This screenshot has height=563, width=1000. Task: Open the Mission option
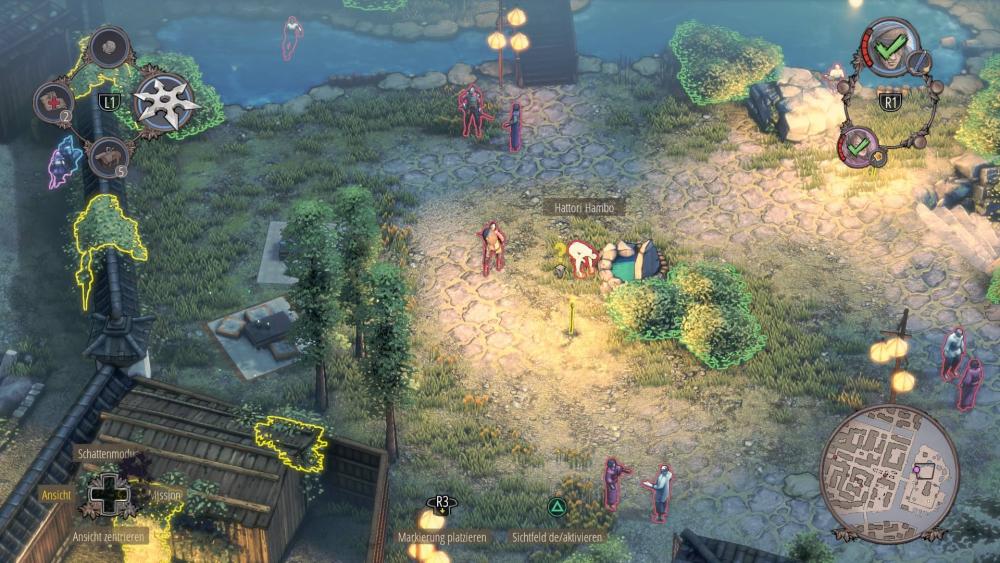[x=168, y=495]
